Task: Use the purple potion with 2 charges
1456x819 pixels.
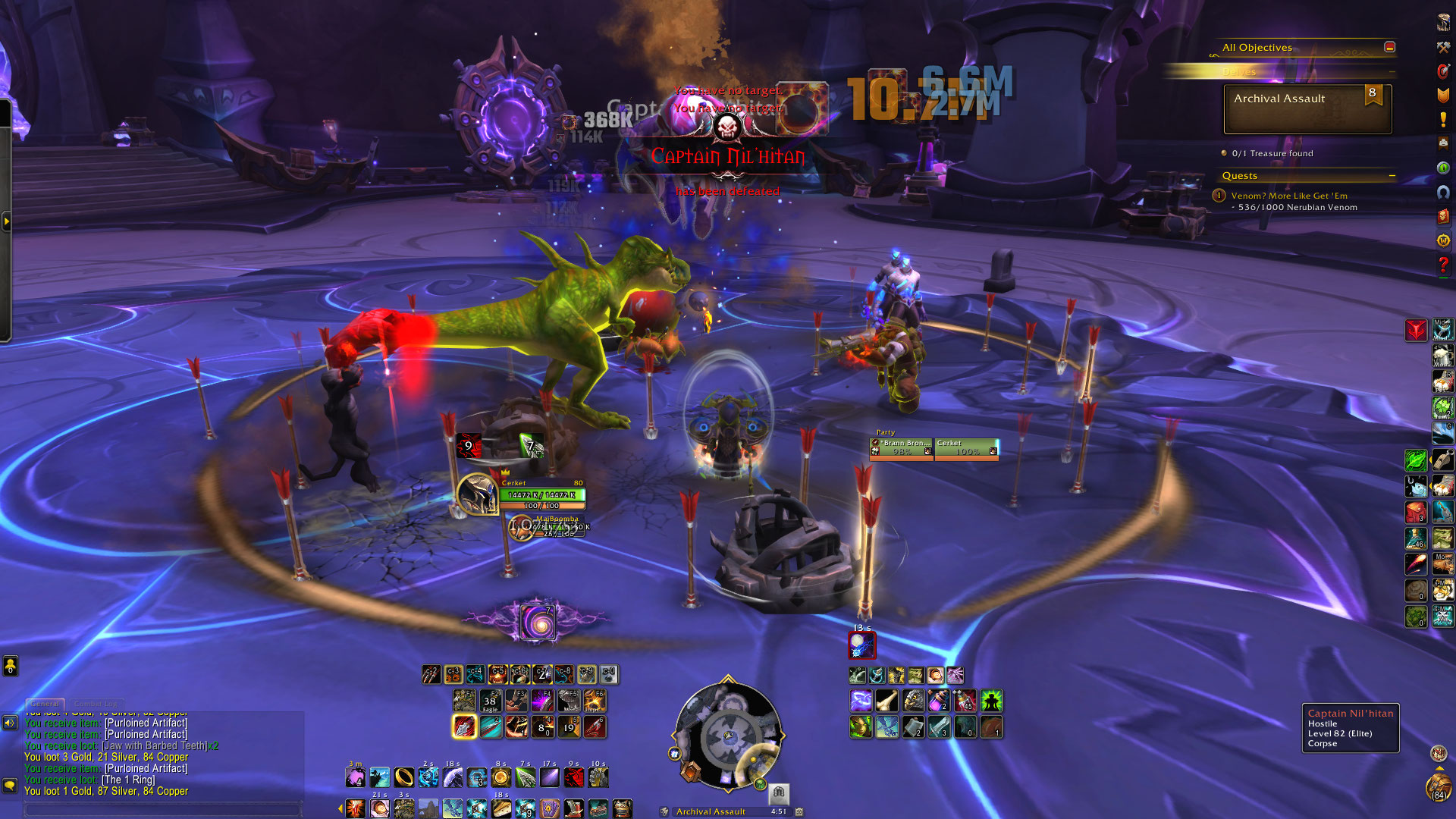Action: [938, 701]
